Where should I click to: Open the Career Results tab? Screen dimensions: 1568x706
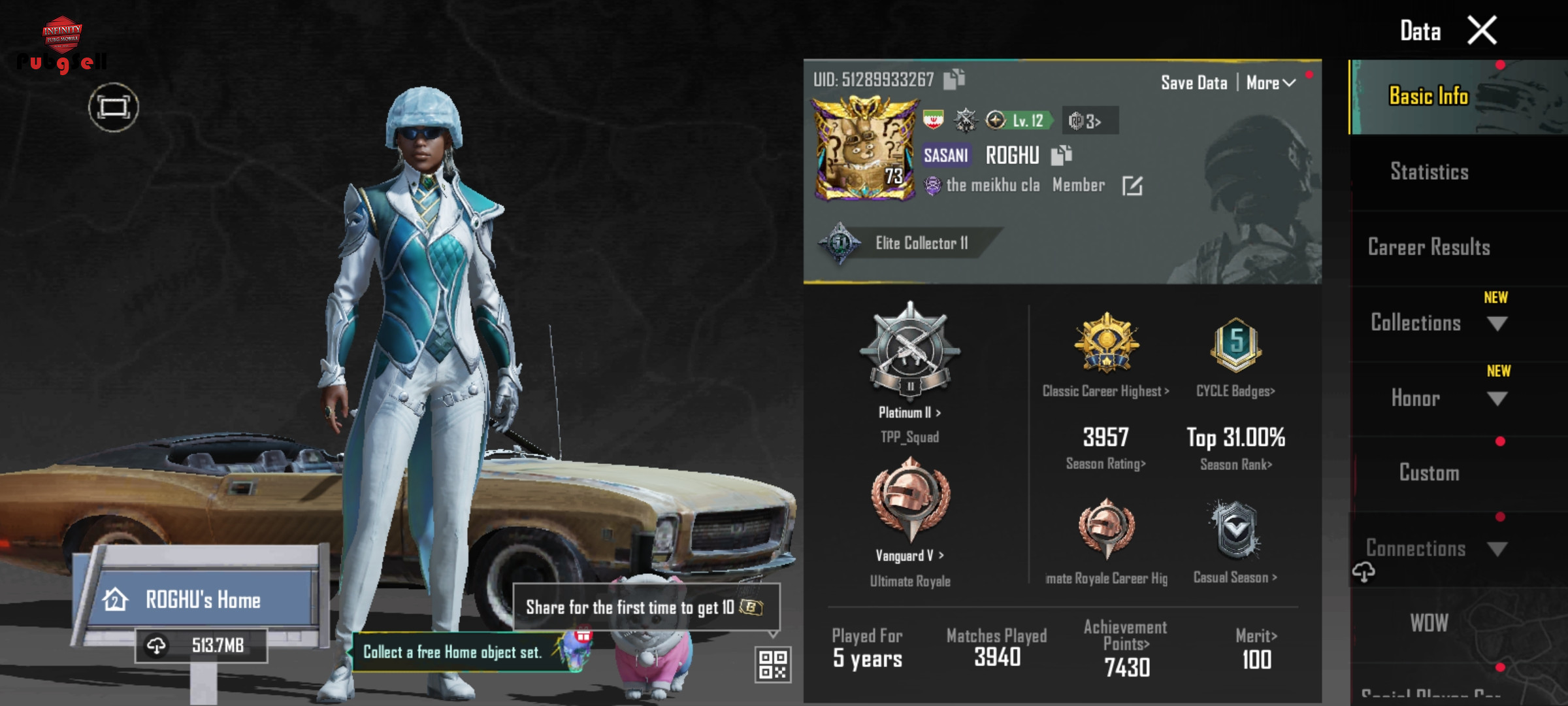(1429, 247)
